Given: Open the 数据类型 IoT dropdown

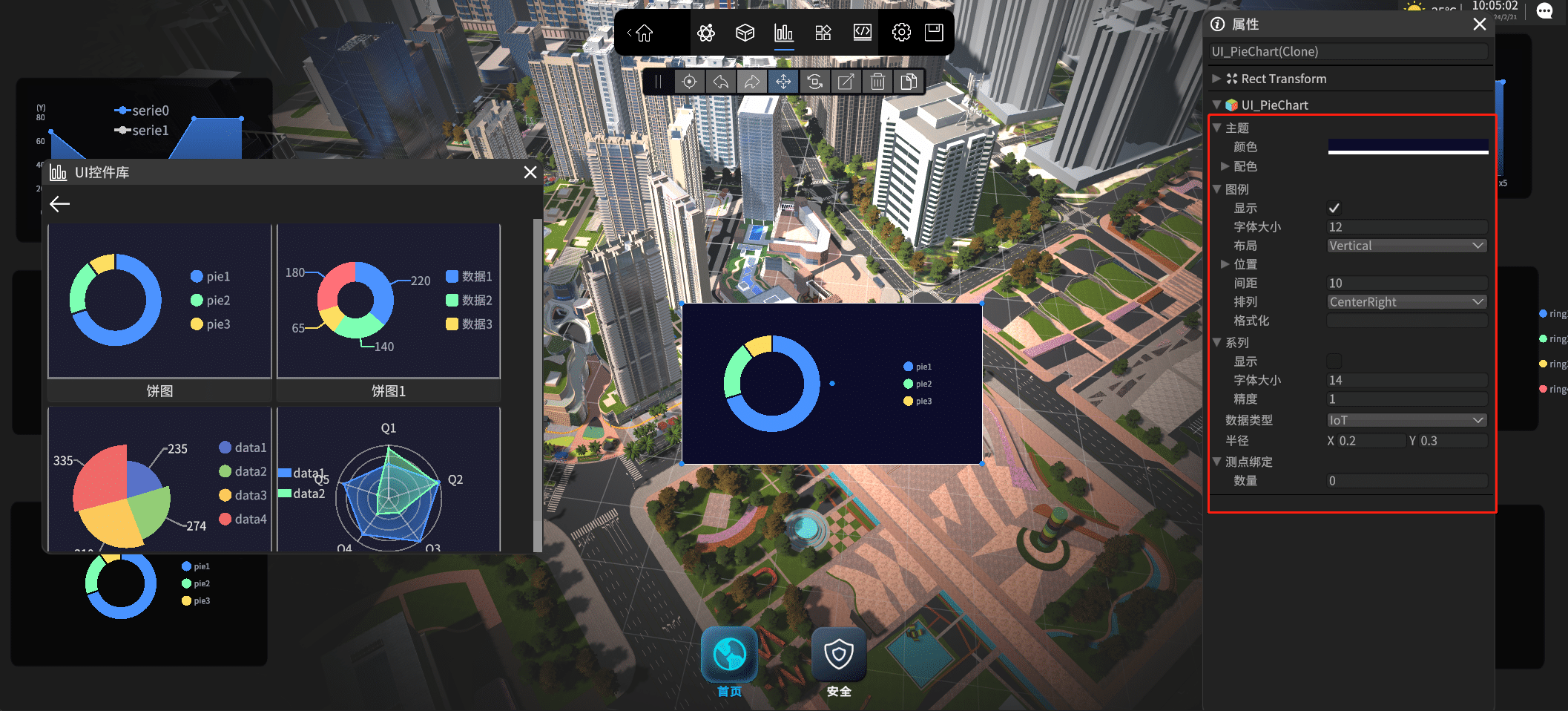Looking at the screenshot, I should (1406, 420).
